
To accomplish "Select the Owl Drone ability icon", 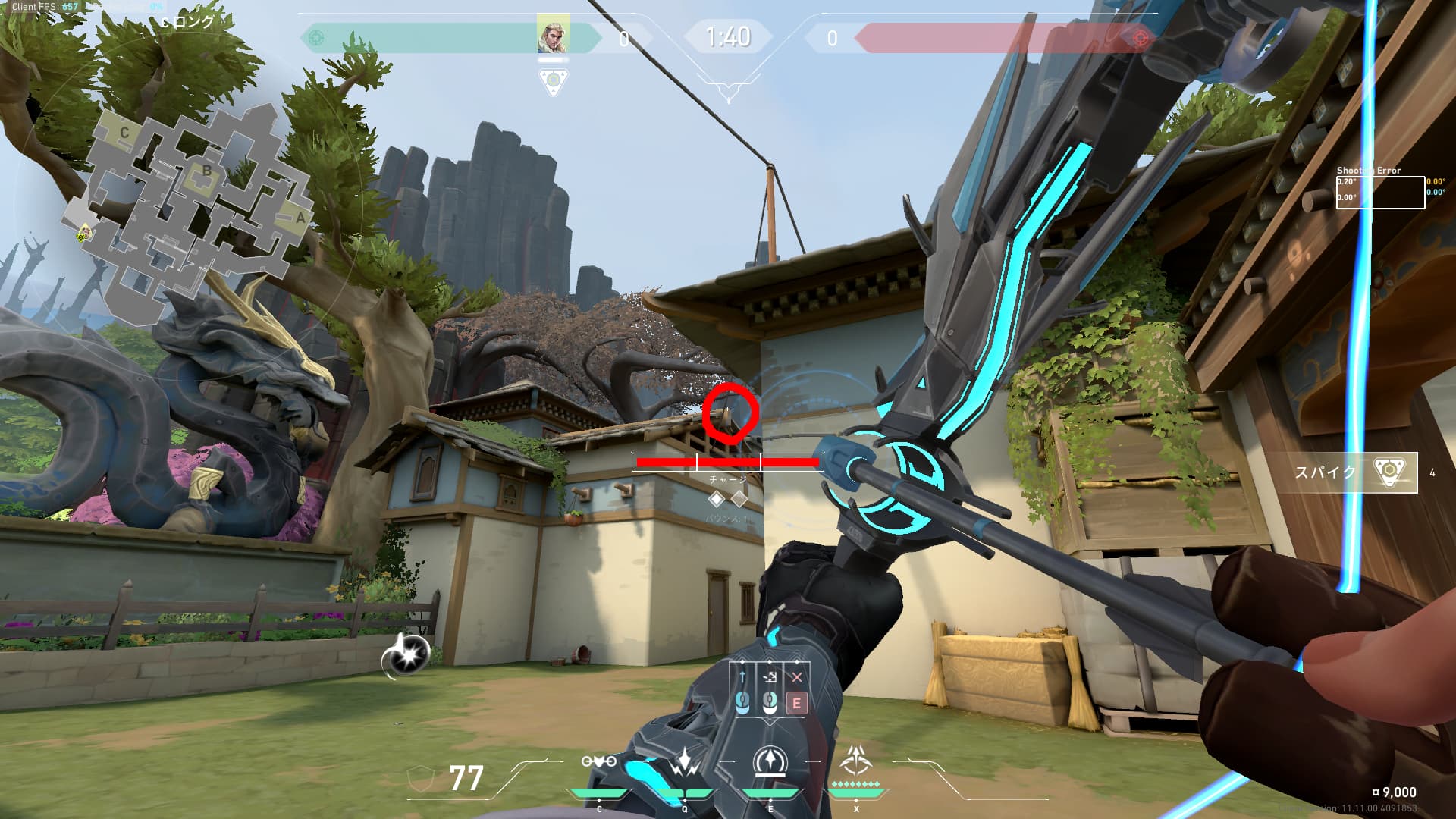I will (598, 761).
